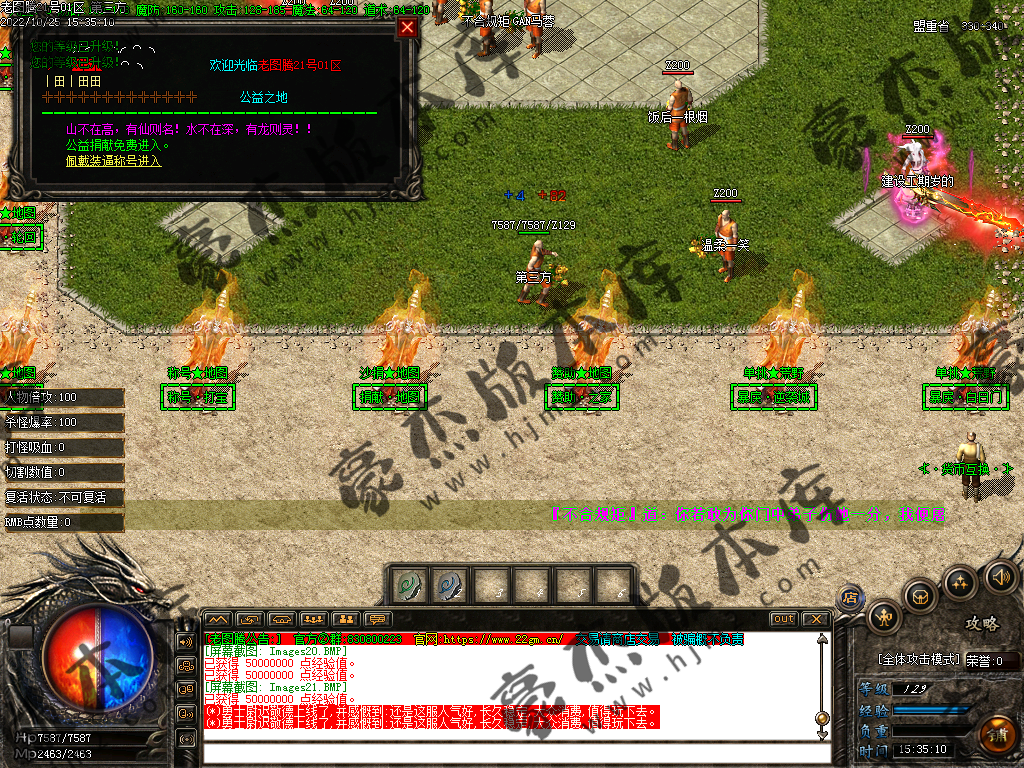Click the two-figures button above chat
This screenshot has height=768, width=1024.
click(345, 619)
